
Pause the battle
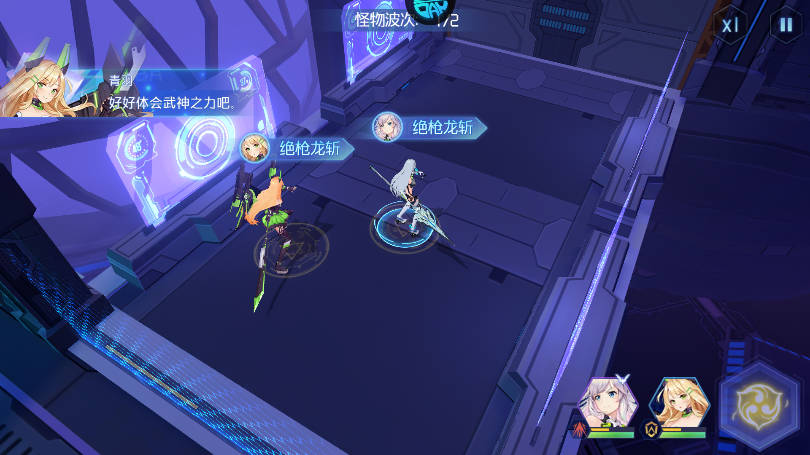[785, 25]
